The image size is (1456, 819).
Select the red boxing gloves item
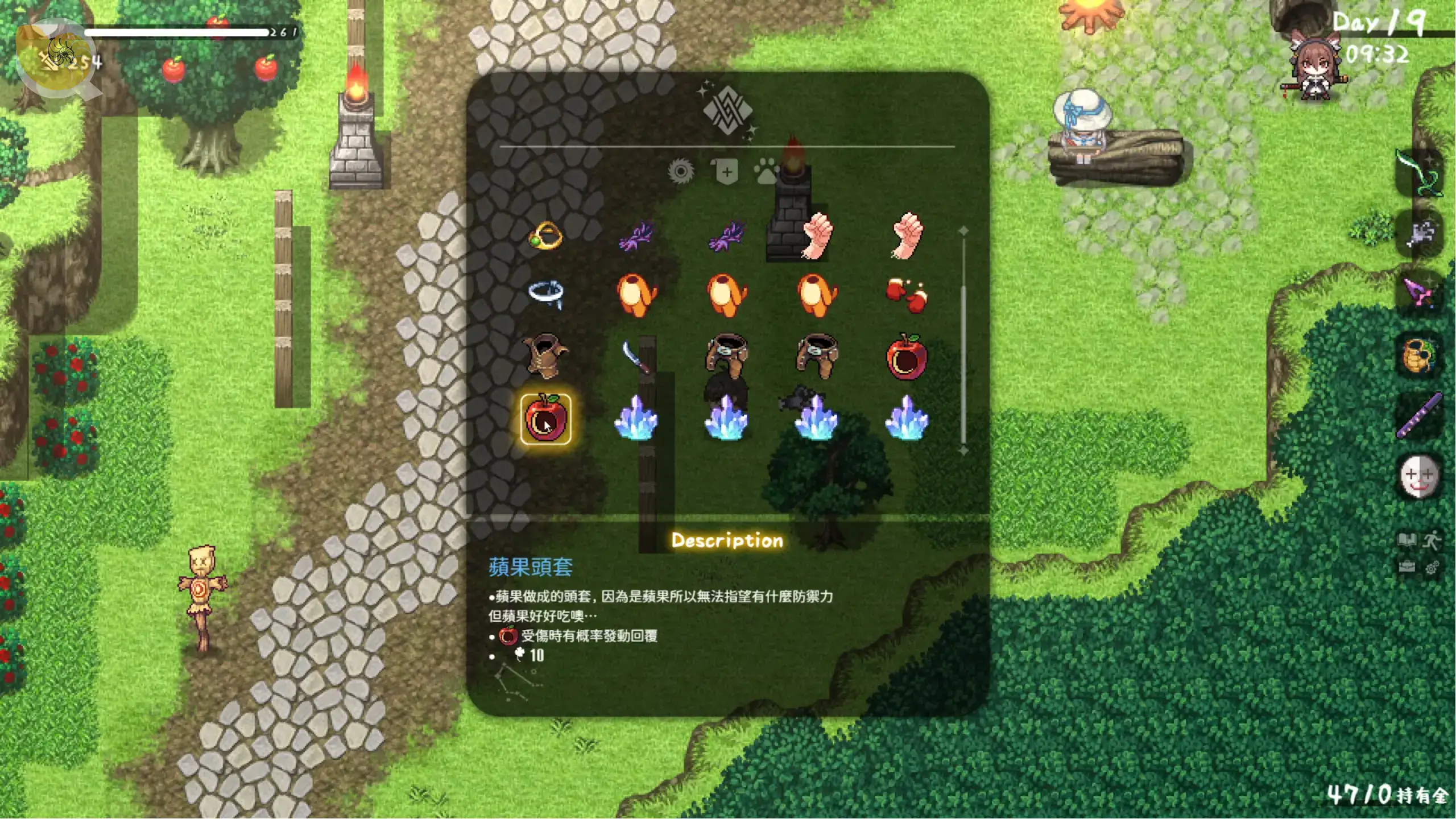(x=907, y=295)
